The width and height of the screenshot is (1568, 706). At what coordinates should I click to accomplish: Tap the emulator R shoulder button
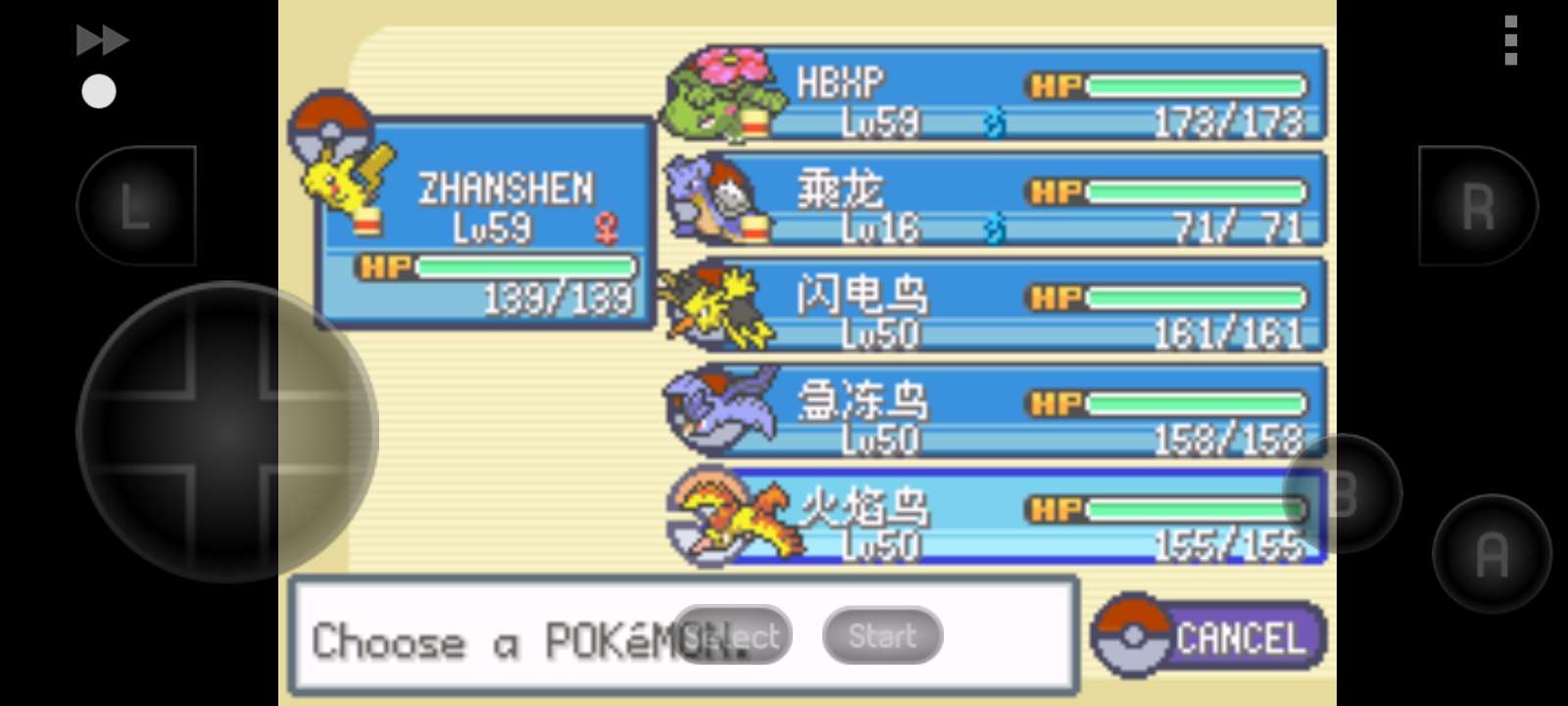[x=1478, y=206]
